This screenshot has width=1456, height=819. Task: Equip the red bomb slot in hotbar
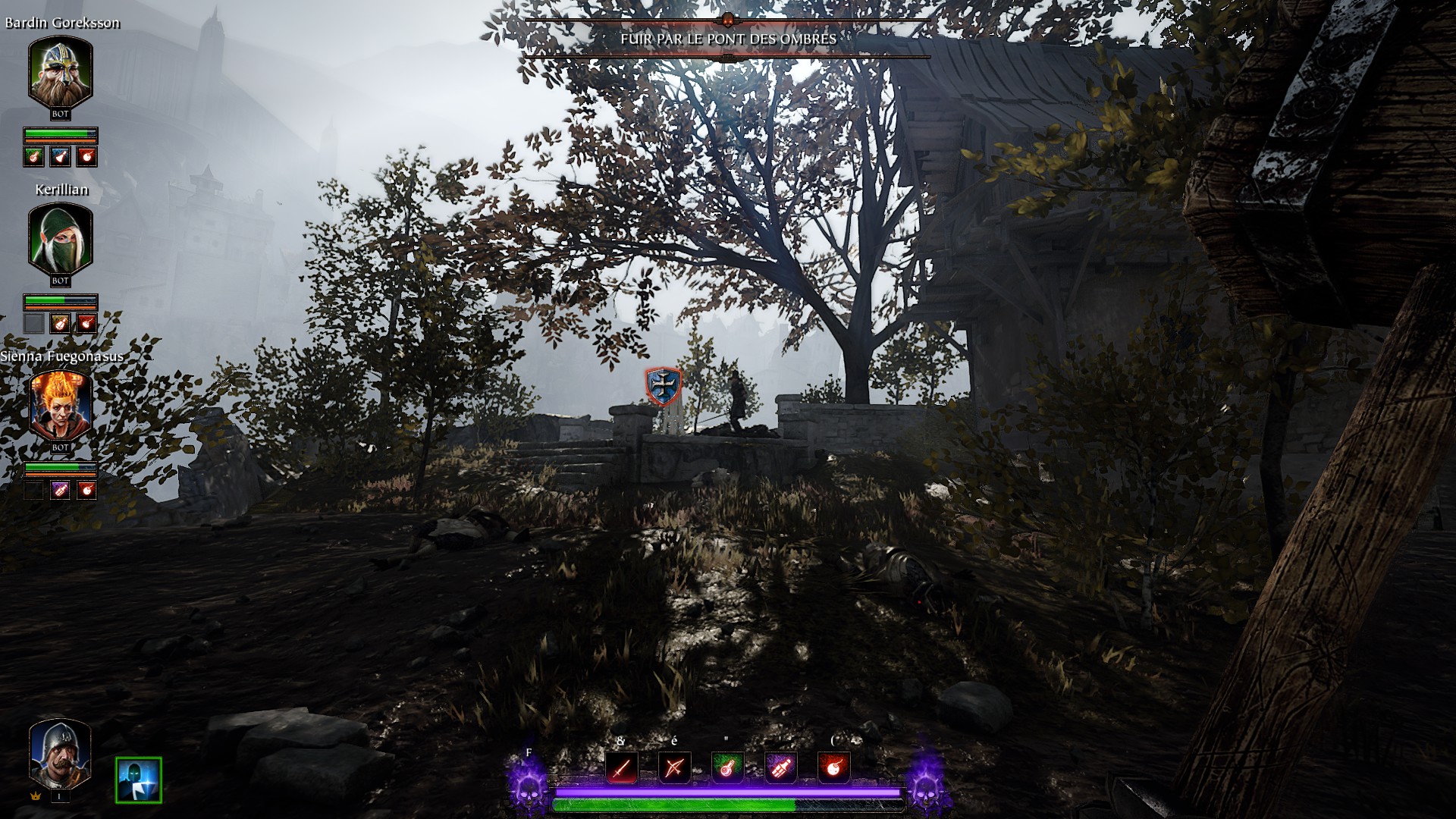pos(833,768)
